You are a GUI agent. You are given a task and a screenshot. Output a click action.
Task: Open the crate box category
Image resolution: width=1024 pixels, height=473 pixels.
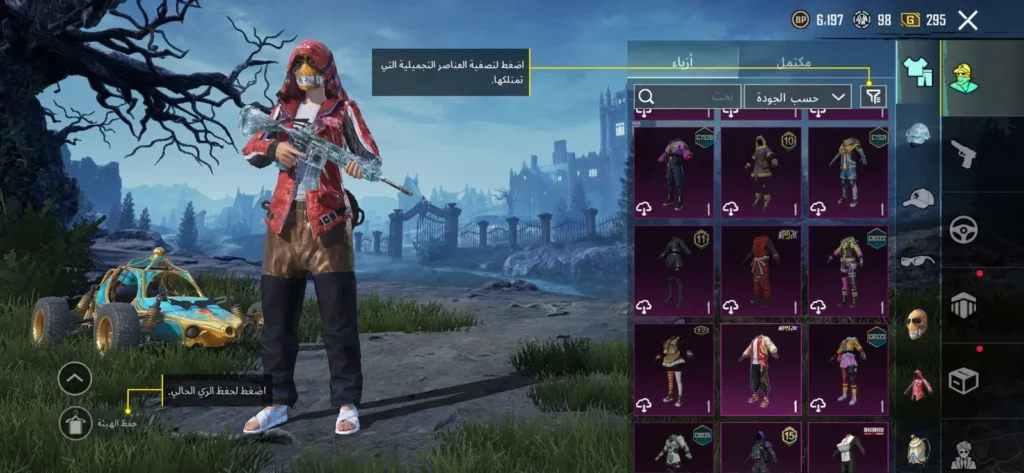964,380
